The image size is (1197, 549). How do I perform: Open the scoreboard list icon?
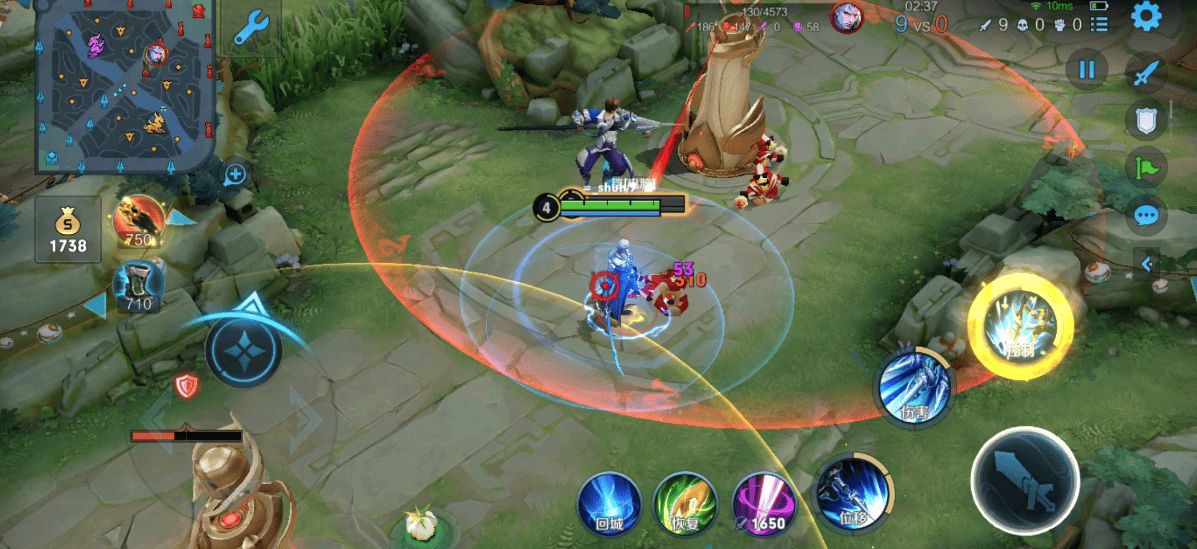click(1099, 24)
